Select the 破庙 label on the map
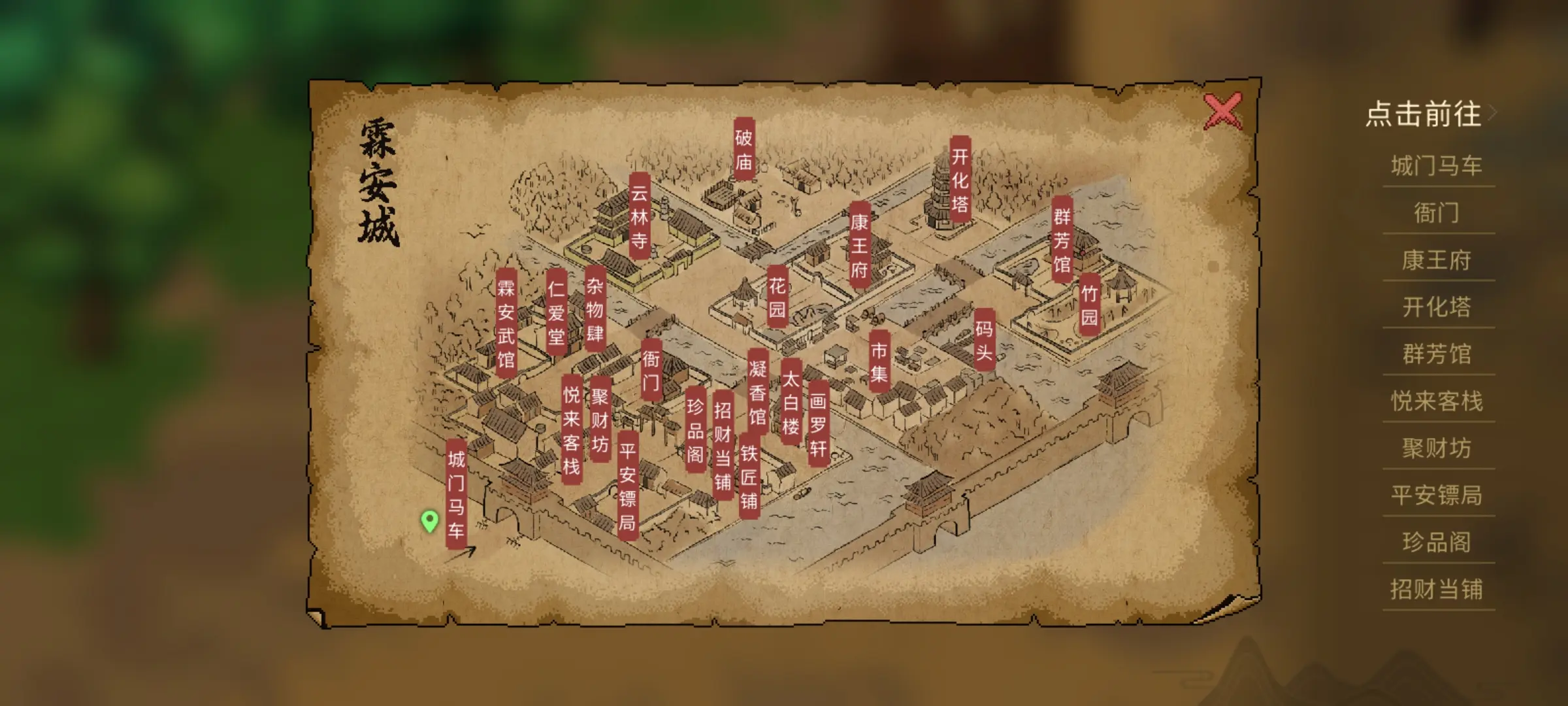This screenshot has width=1568, height=706. tap(743, 149)
